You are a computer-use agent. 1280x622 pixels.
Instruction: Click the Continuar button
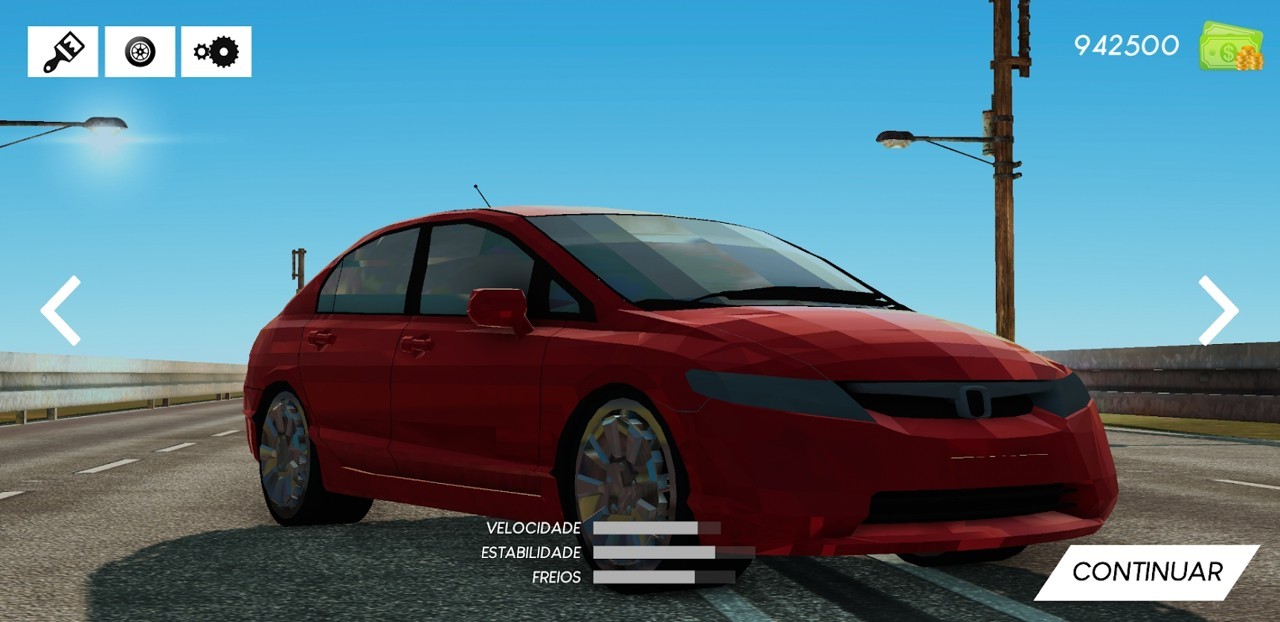coord(1146,572)
